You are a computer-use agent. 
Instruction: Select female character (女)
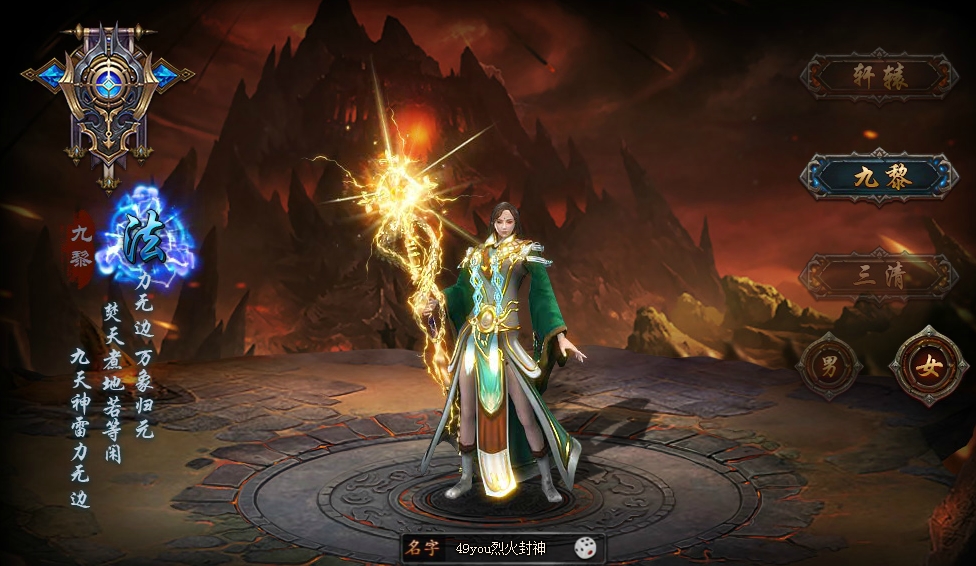click(929, 366)
